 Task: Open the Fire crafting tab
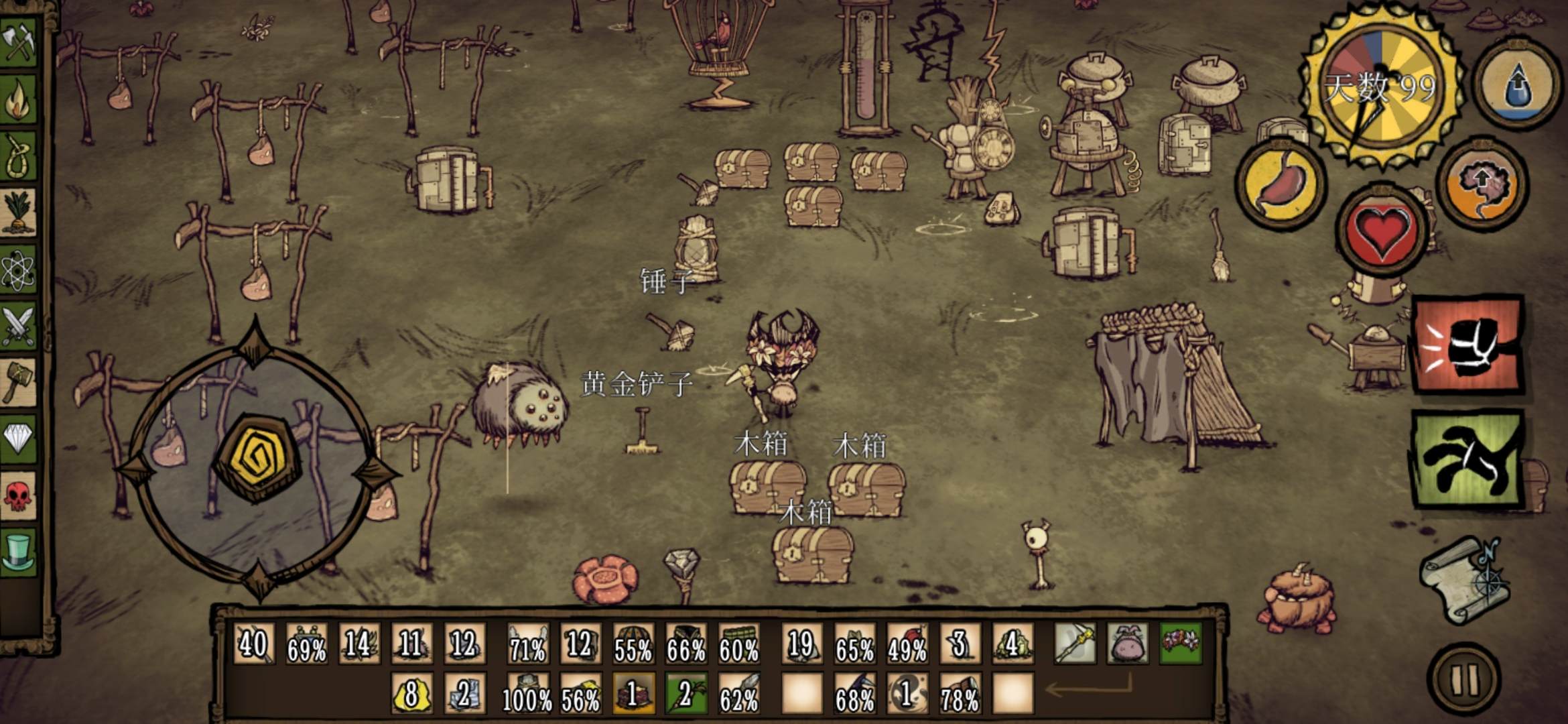(x=19, y=99)
